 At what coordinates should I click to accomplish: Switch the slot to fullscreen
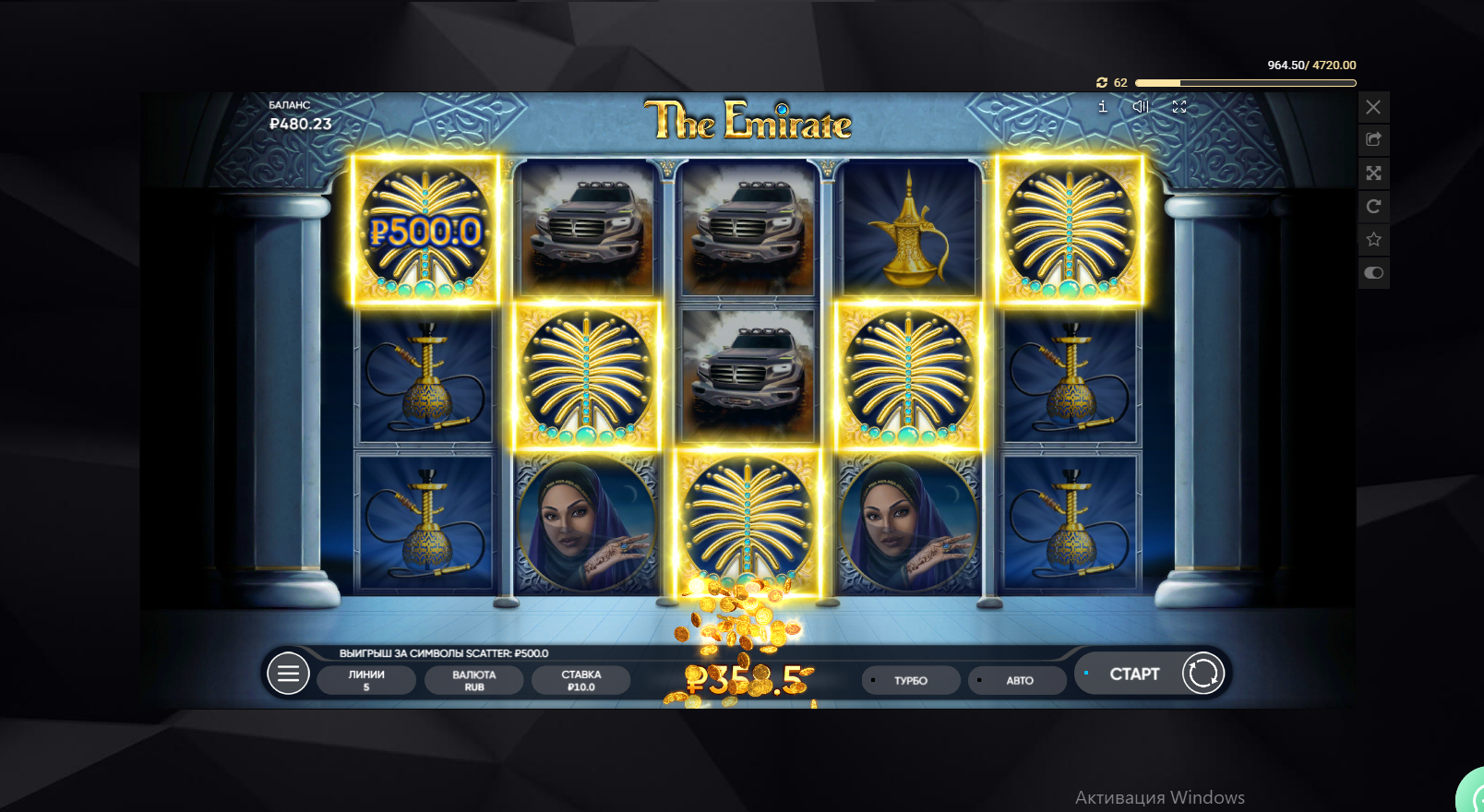[1179, 107]
